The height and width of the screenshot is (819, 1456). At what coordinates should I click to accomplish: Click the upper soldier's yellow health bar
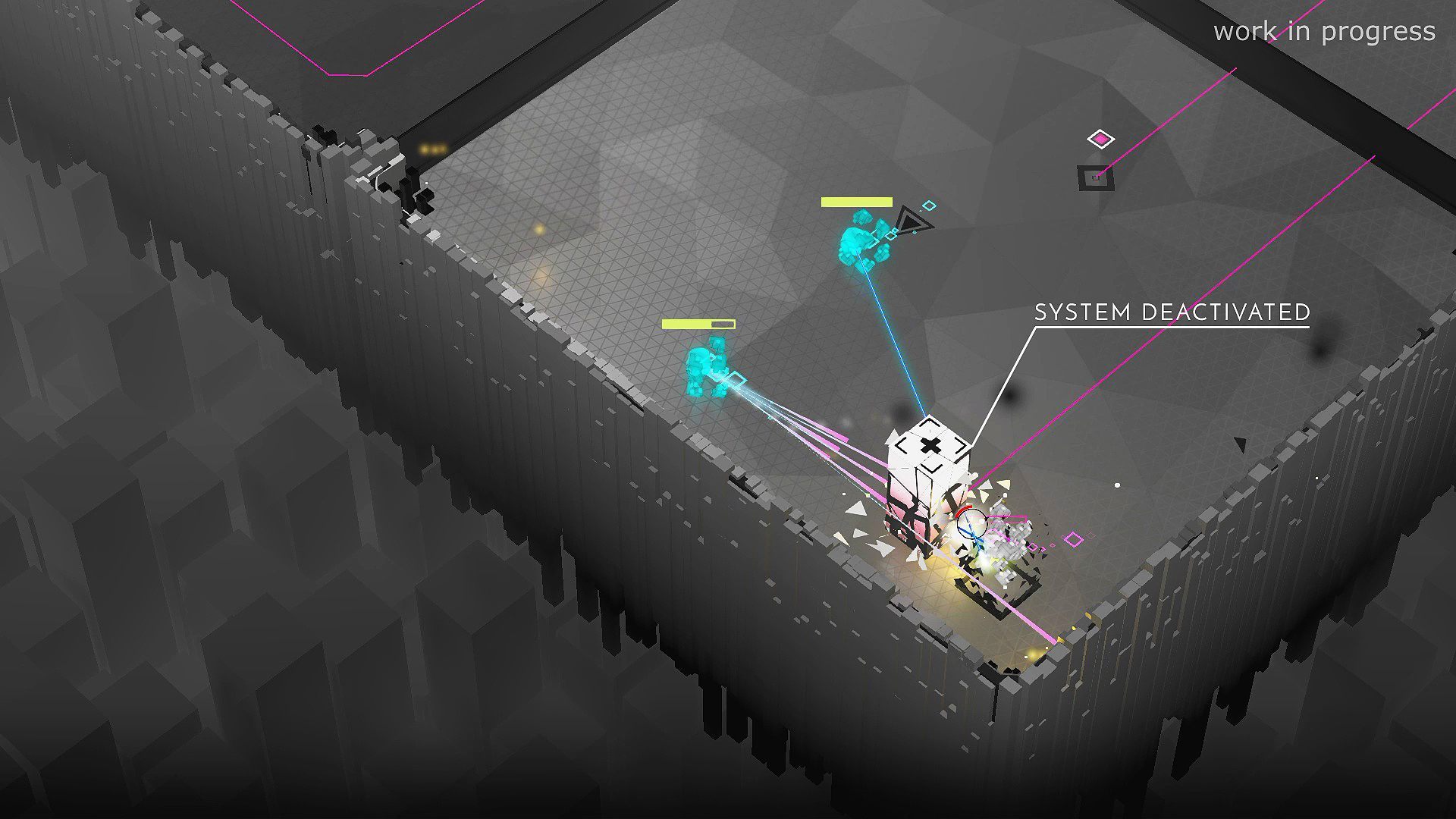point(856,202)
